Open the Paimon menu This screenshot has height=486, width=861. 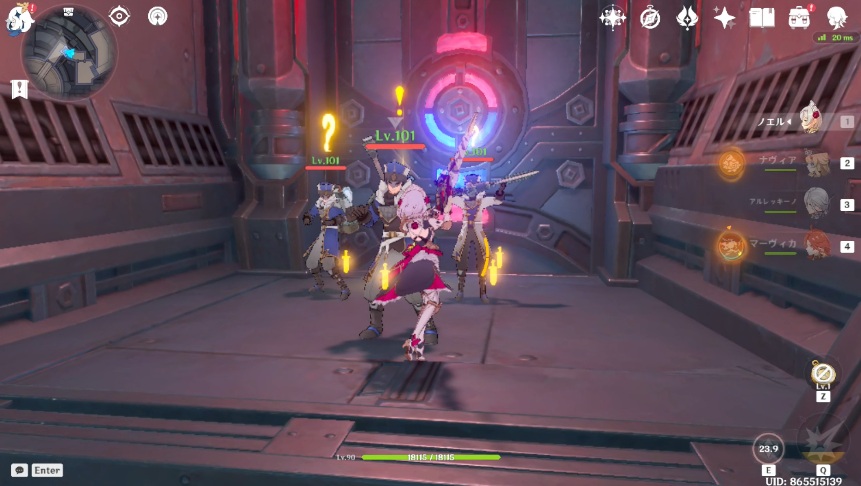(18, 17)
